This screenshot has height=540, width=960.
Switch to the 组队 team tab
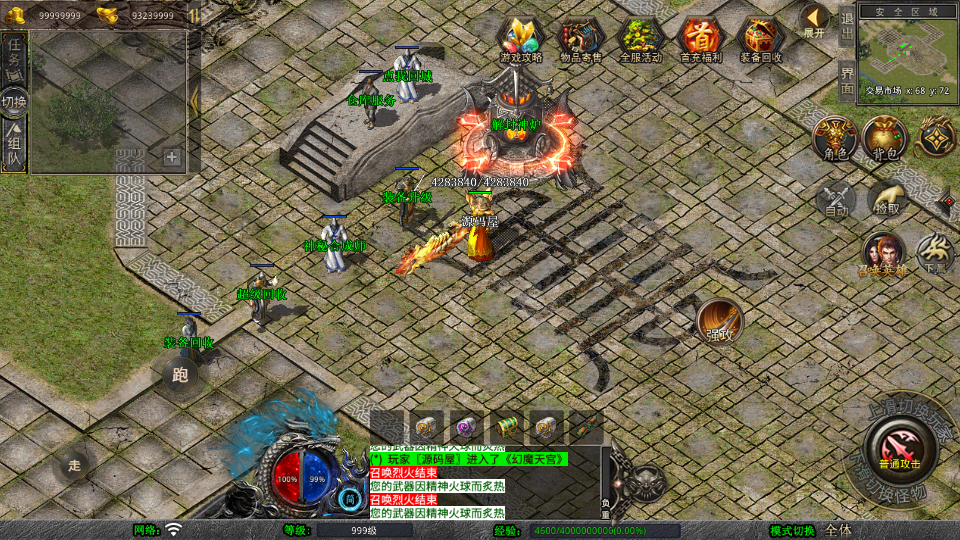pyautogui.click(x=14, y=146)
